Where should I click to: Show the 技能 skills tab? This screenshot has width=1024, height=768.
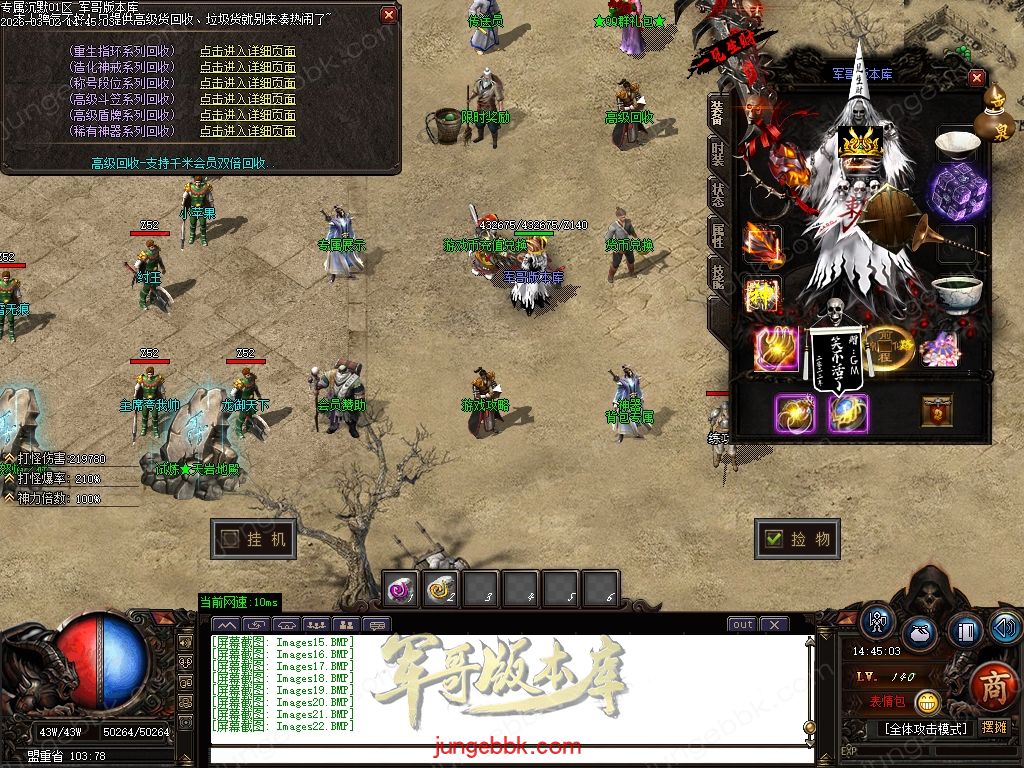coord(717,275)
